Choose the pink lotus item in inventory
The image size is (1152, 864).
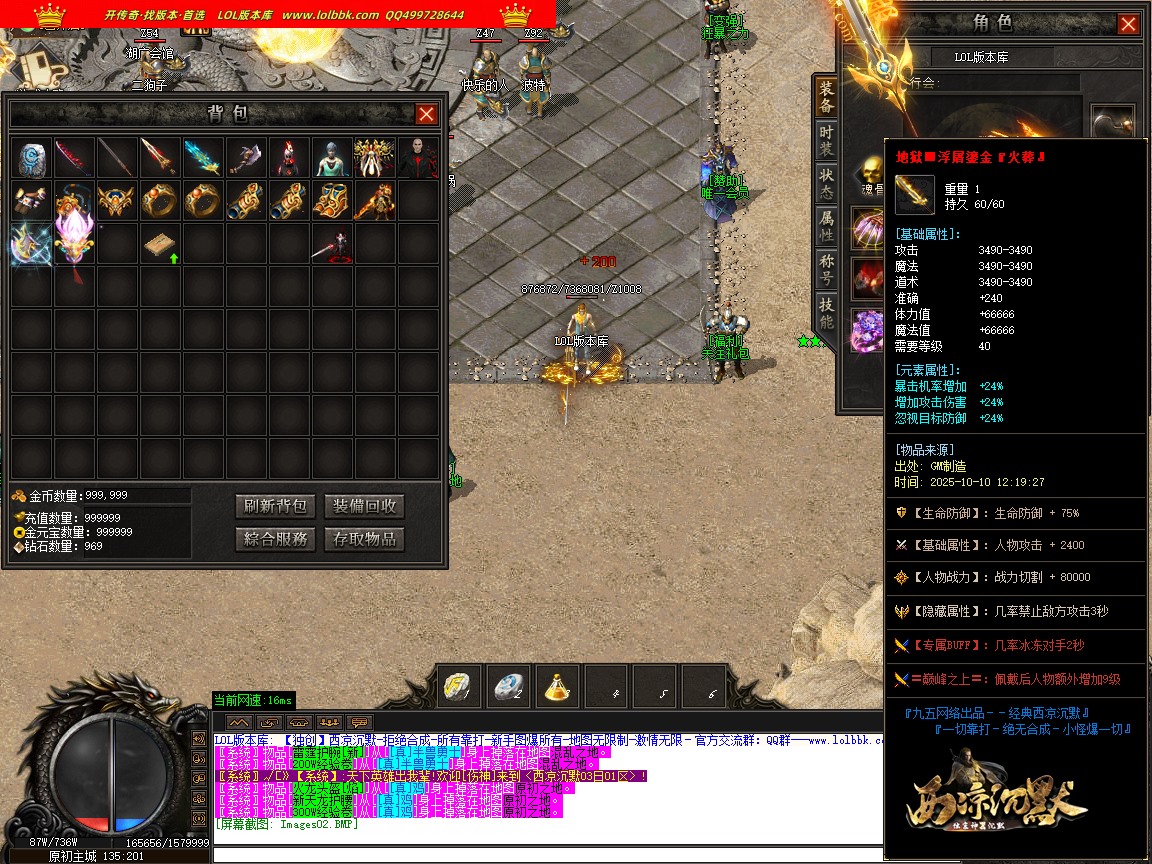tap(75, 244)
